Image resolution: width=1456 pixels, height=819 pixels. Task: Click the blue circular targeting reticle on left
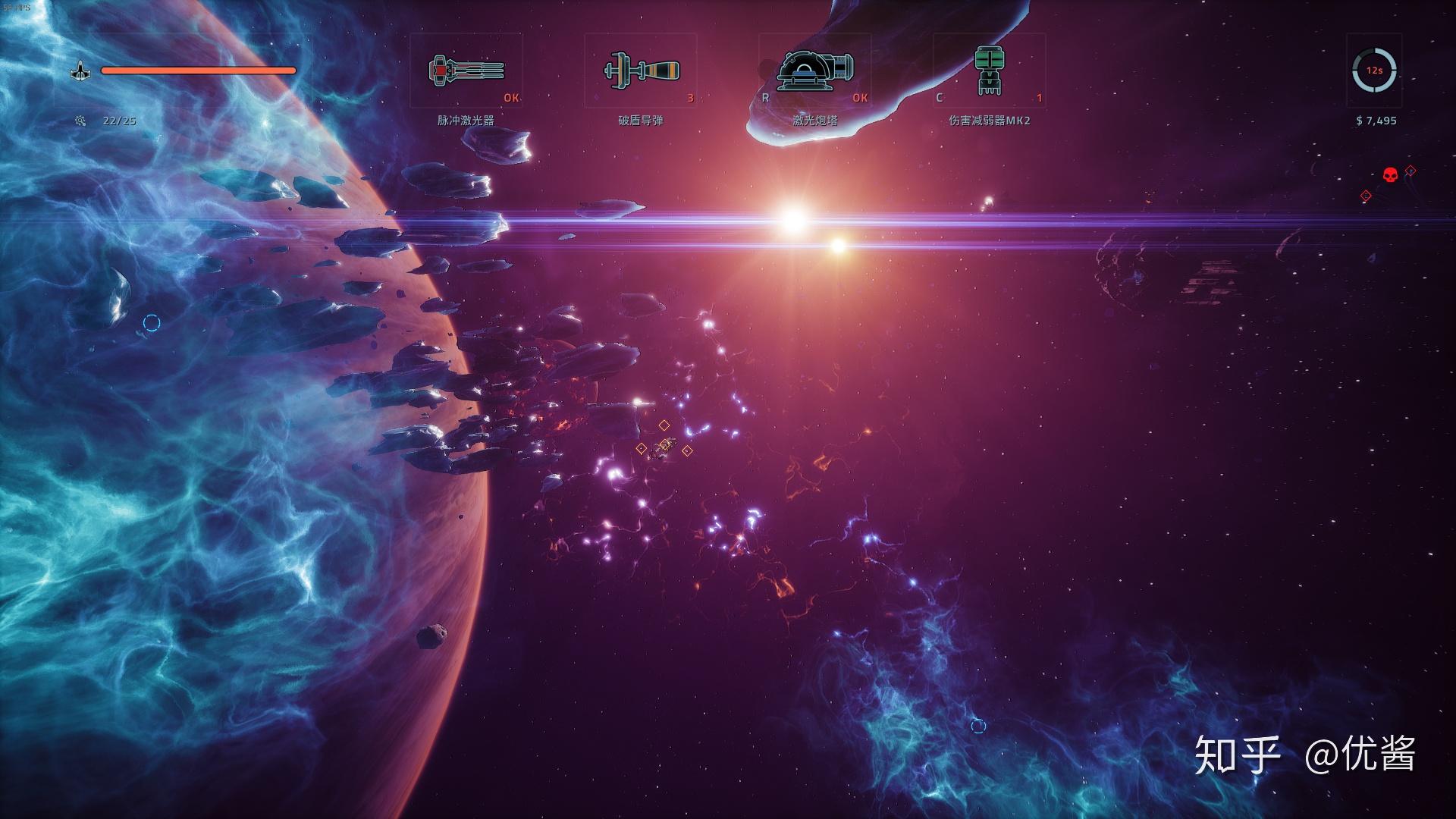pos(152,322)
